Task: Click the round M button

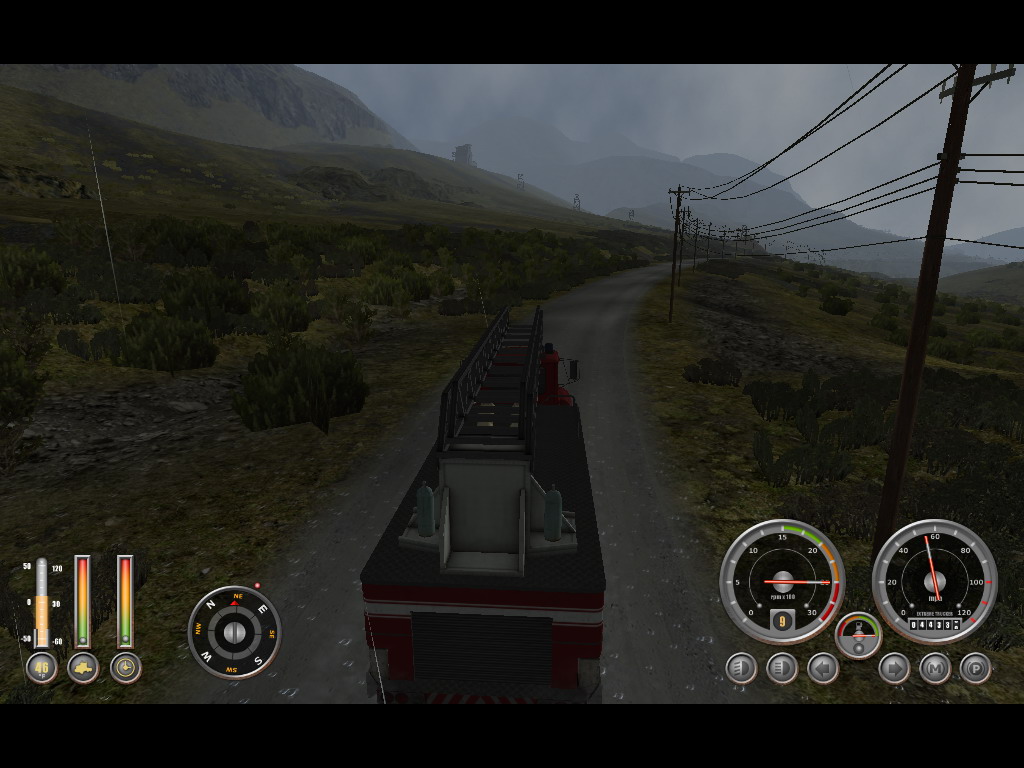Action: coord(935,668)
